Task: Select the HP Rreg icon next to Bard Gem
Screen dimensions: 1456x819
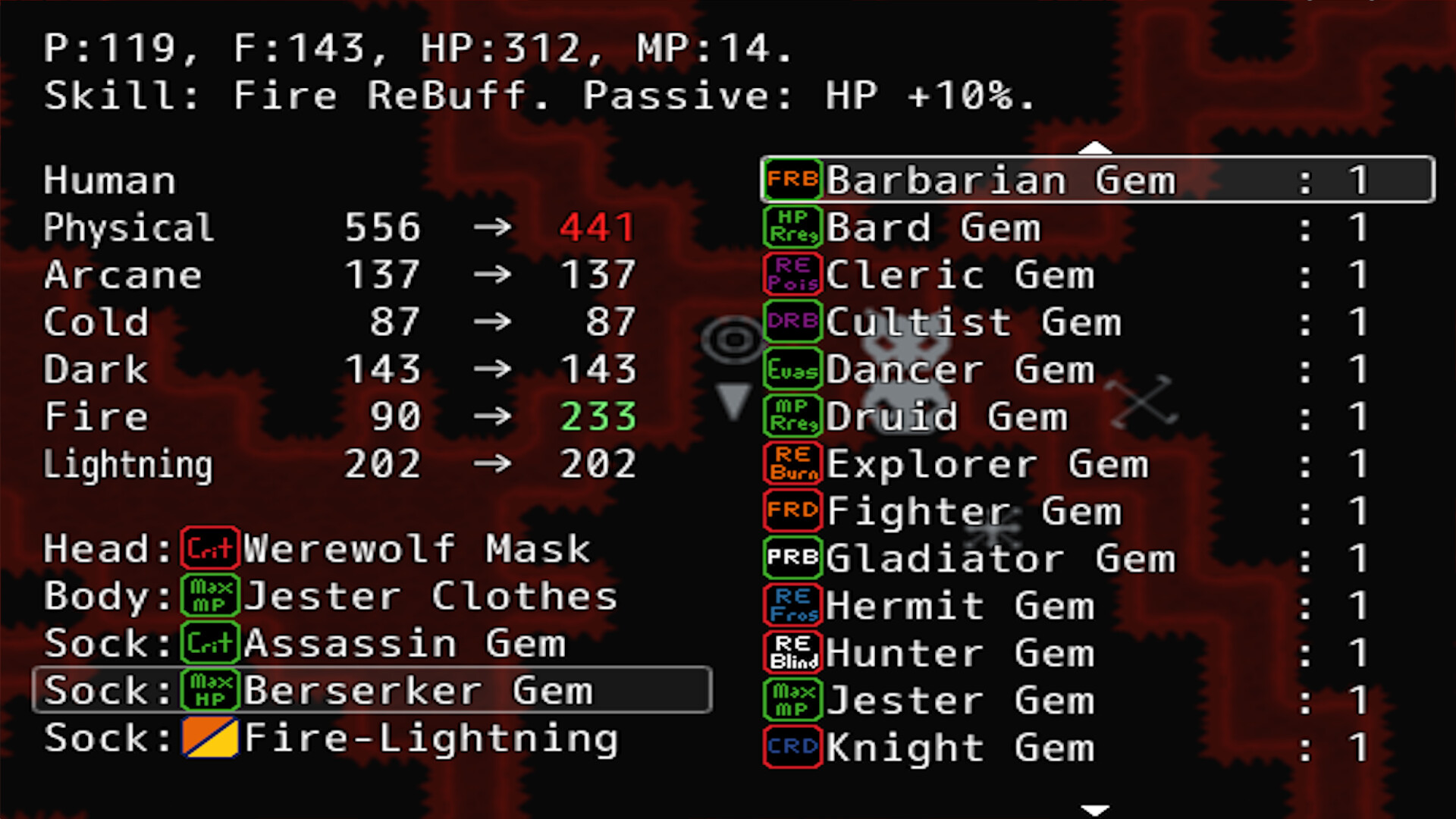Action: (x=792, y=227)
